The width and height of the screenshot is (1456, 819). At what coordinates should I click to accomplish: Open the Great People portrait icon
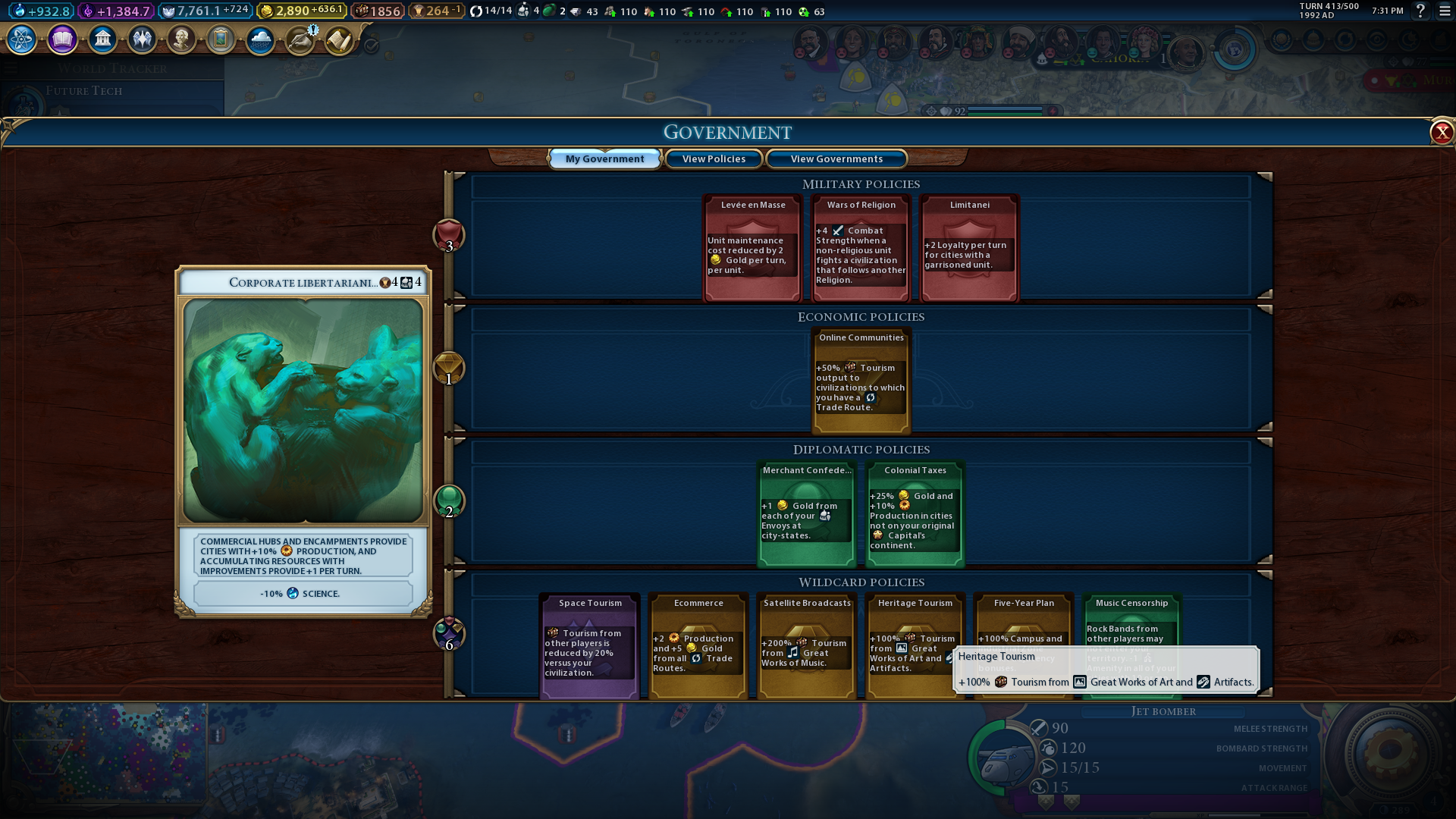[x=181, y=39]
